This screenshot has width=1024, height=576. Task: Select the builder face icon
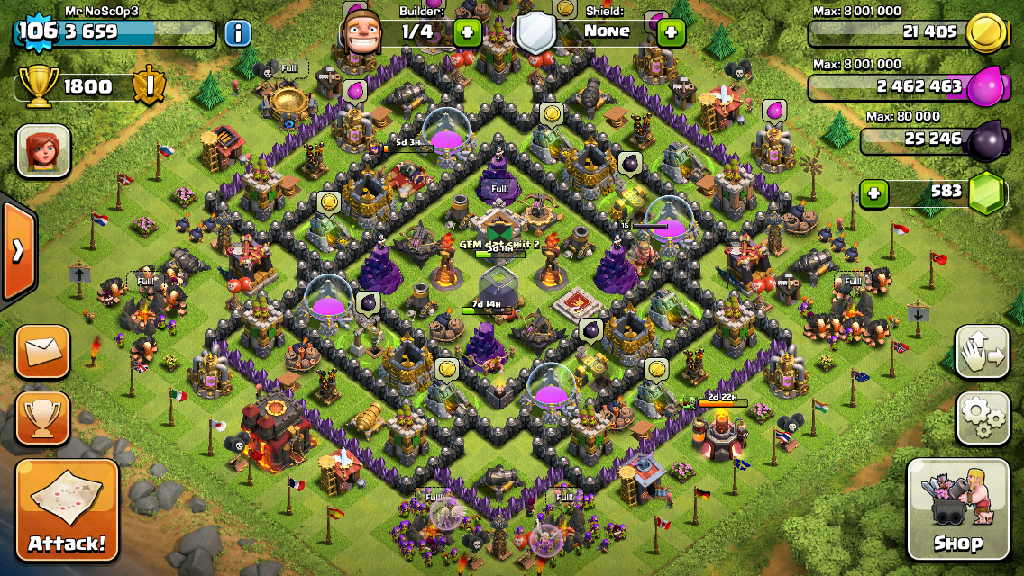coord(362,32)
